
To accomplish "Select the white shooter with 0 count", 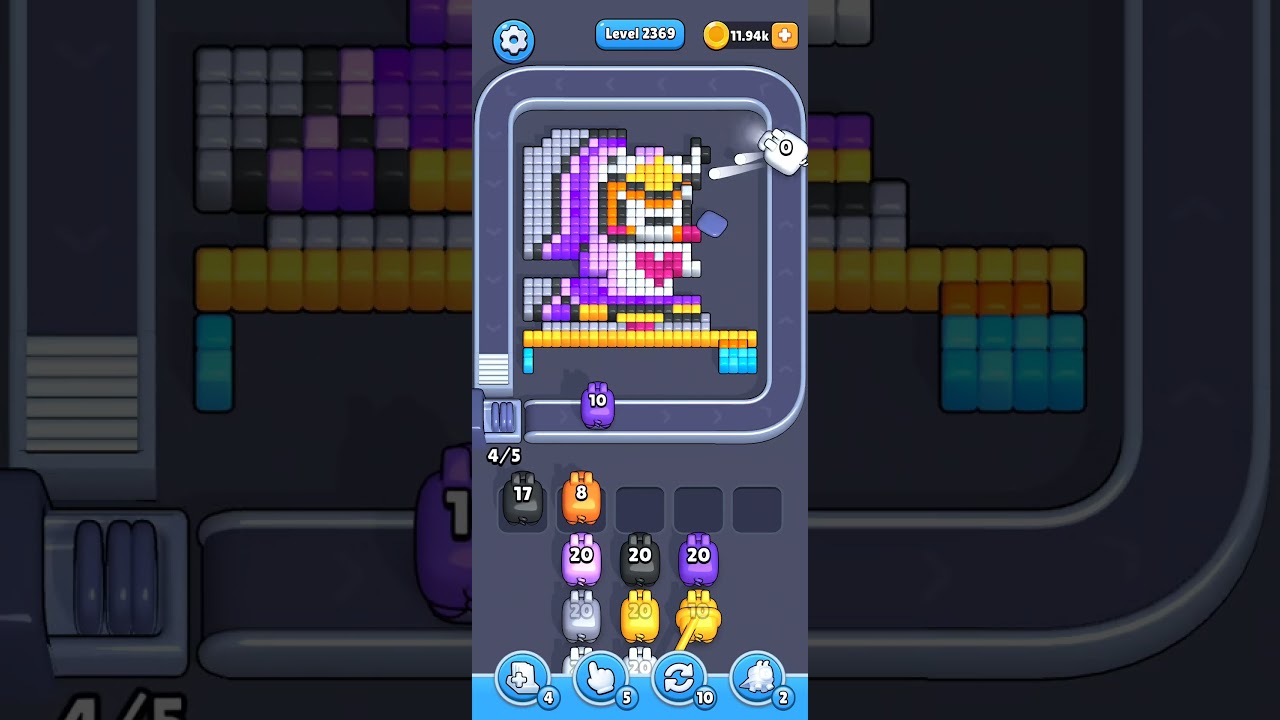I will [x=784, y=150].
